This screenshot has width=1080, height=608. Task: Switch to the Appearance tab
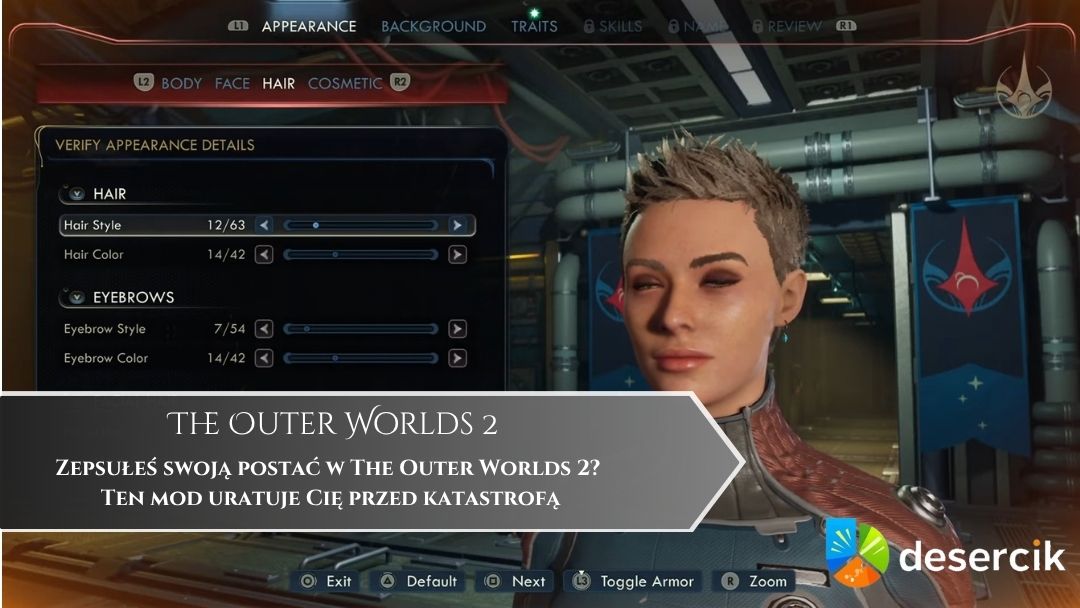pos(308,26)
